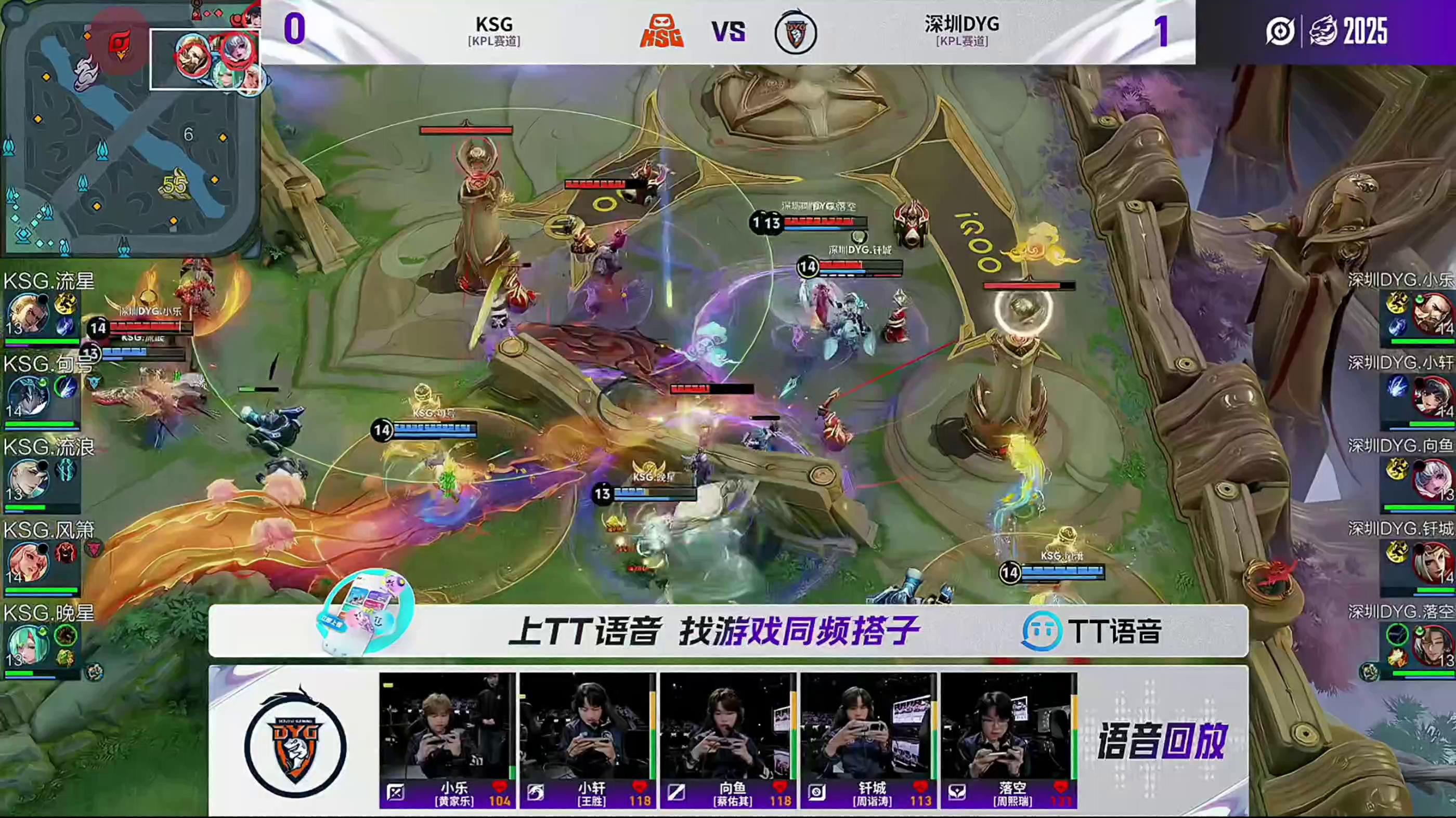Open the TT语音 advertisement banner
Image resolution: width=1456 pixels, height=818 pixels.
728,630
